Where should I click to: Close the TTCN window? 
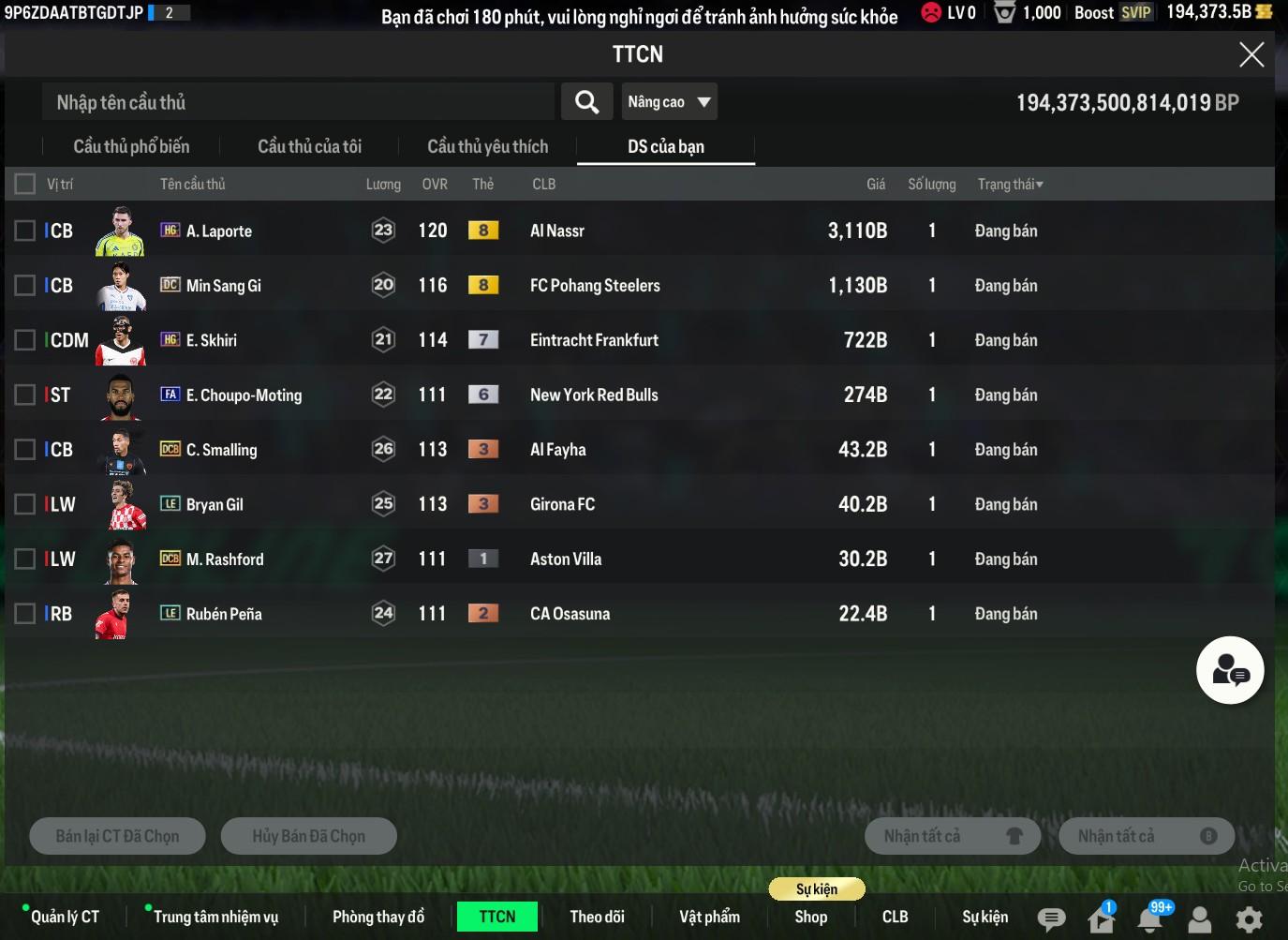pyautogui.click(x=1251, y=54)
